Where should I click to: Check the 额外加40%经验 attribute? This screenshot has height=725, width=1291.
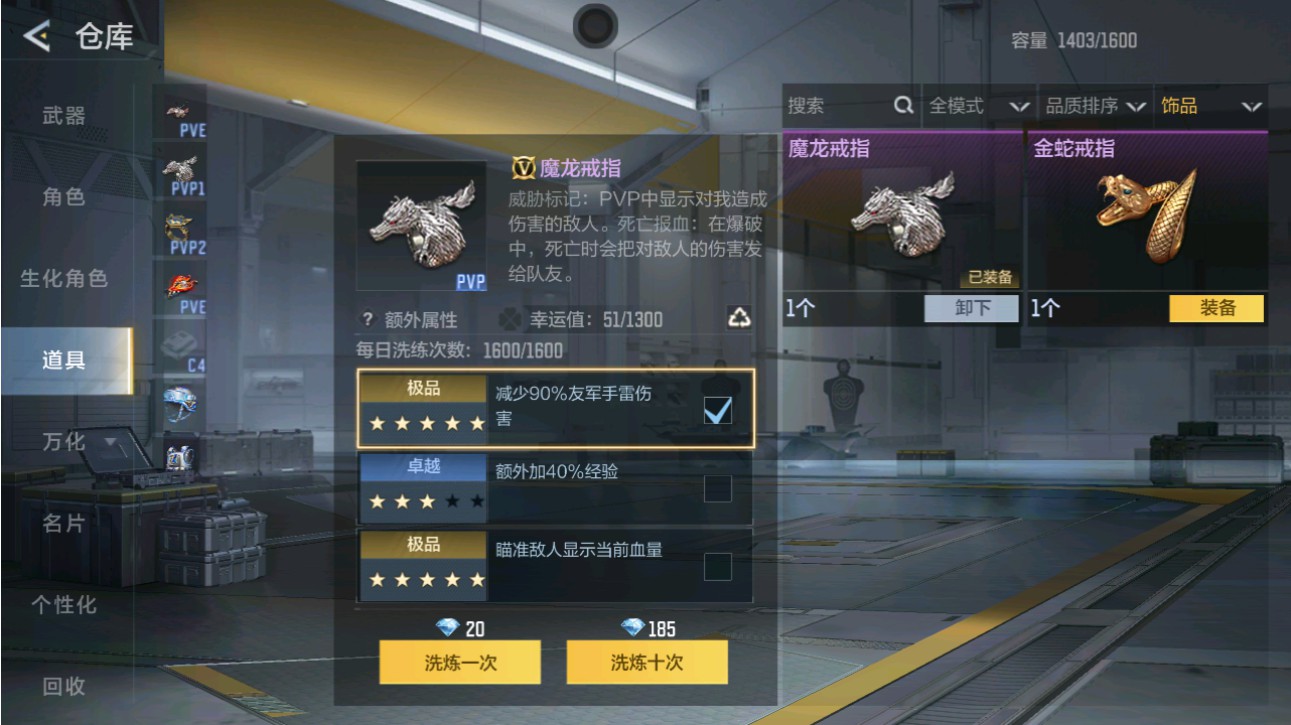pyautogui.click(x=717, y=490)
